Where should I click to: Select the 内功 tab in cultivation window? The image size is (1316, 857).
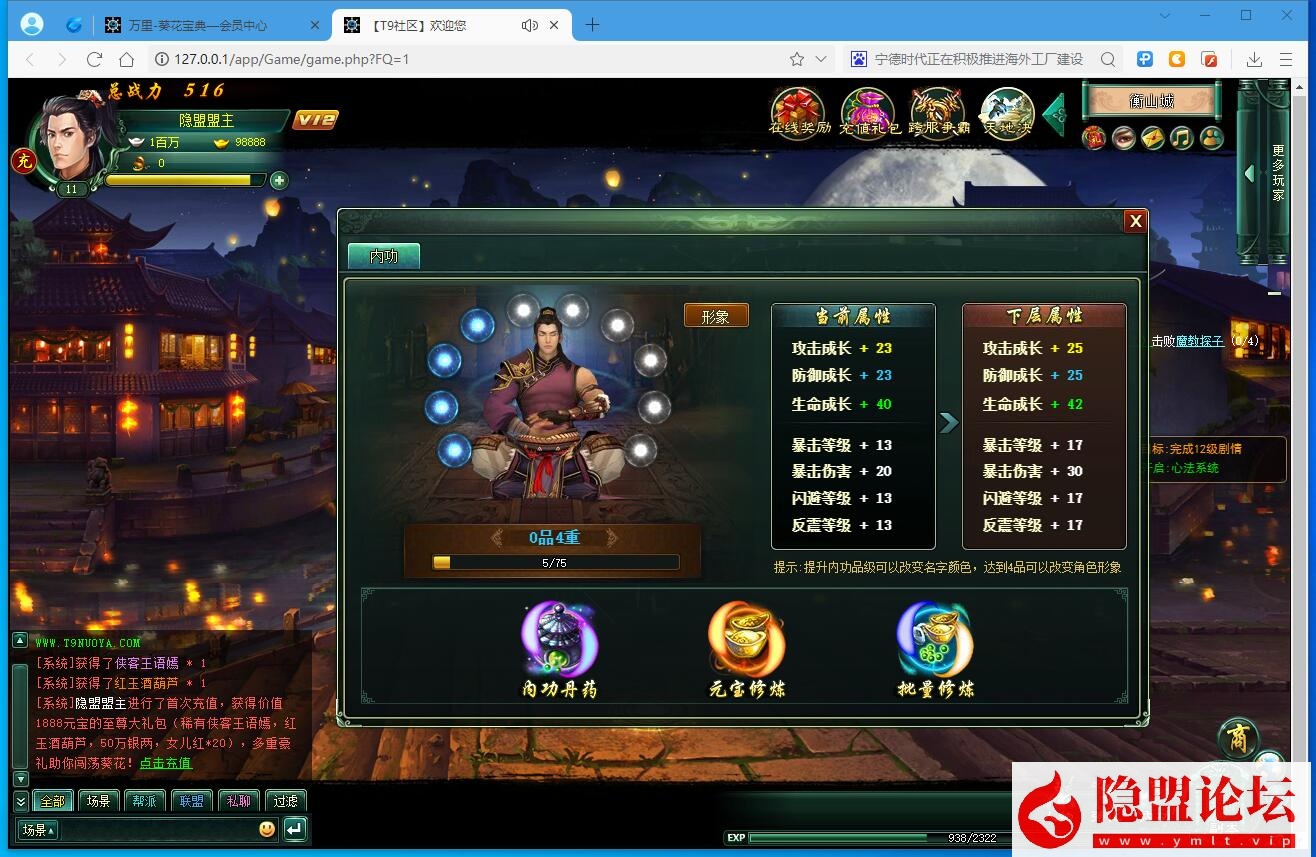(x=384, y=256)
